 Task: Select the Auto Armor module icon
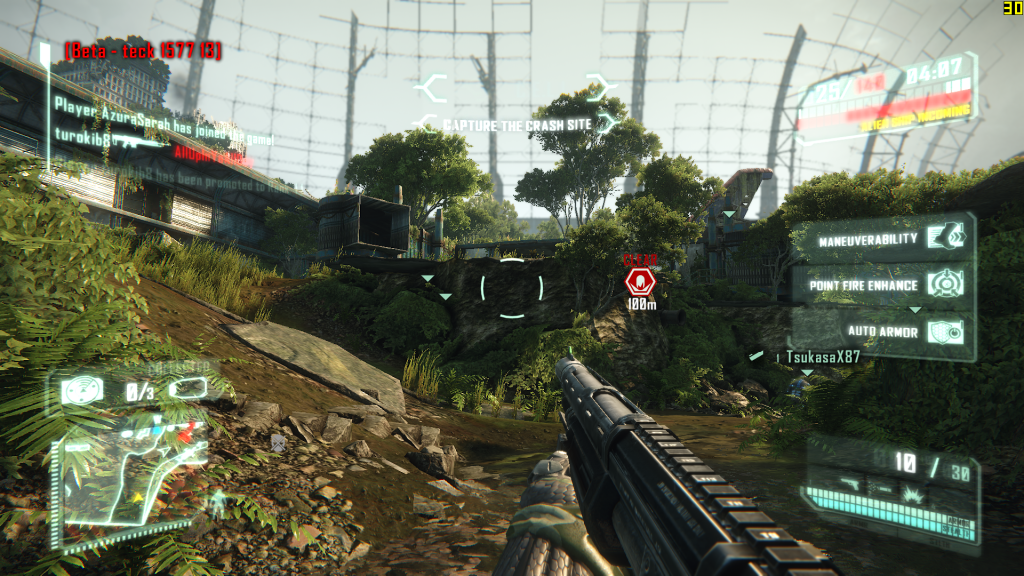[944, 331]
